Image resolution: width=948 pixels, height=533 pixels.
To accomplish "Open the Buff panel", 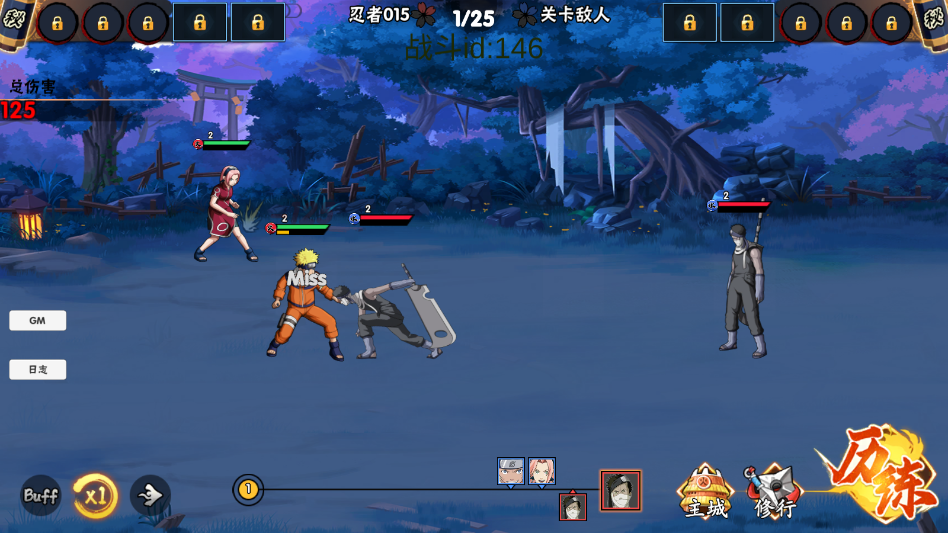I will tap(41, 495).
